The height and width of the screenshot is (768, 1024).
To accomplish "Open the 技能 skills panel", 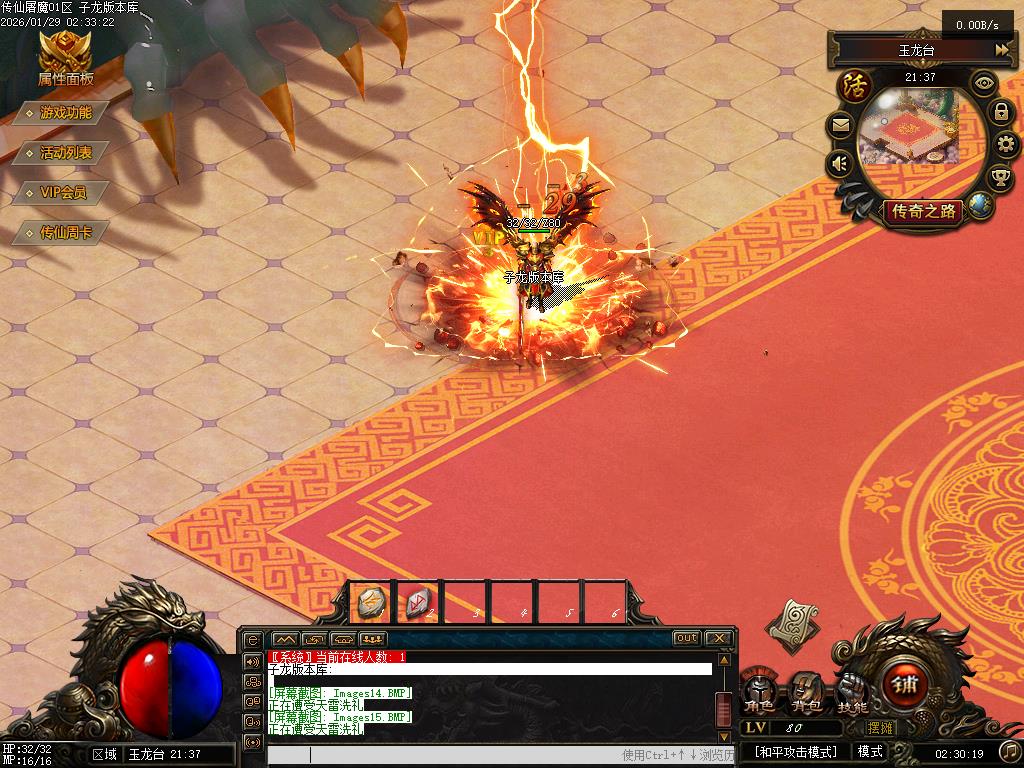I will click(852, 692).
